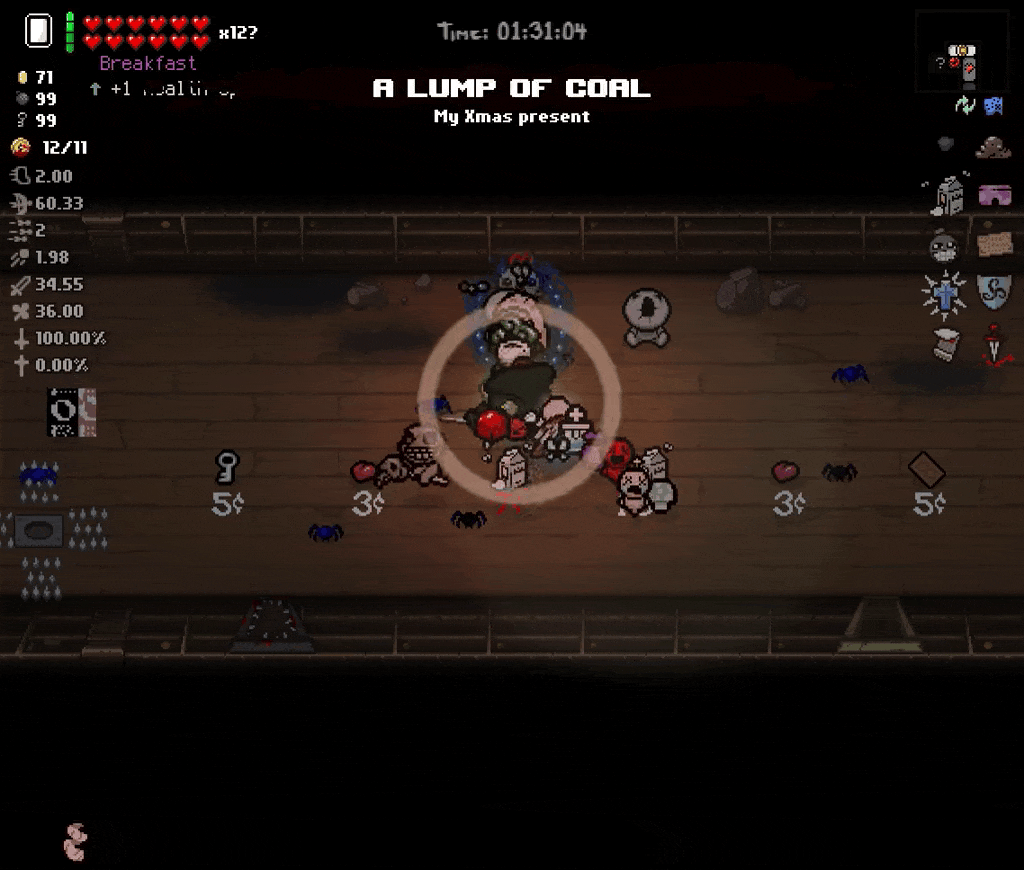This screenshot has width=1024, height=870.
Task: Select the triskelion shield item icon
Action: point(994,292)
